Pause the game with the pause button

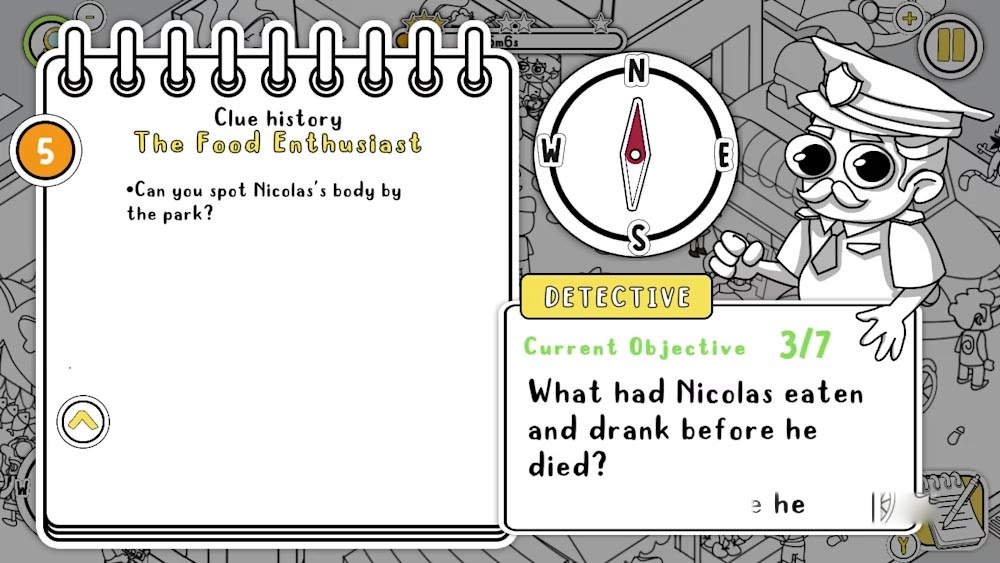(946, 44)
